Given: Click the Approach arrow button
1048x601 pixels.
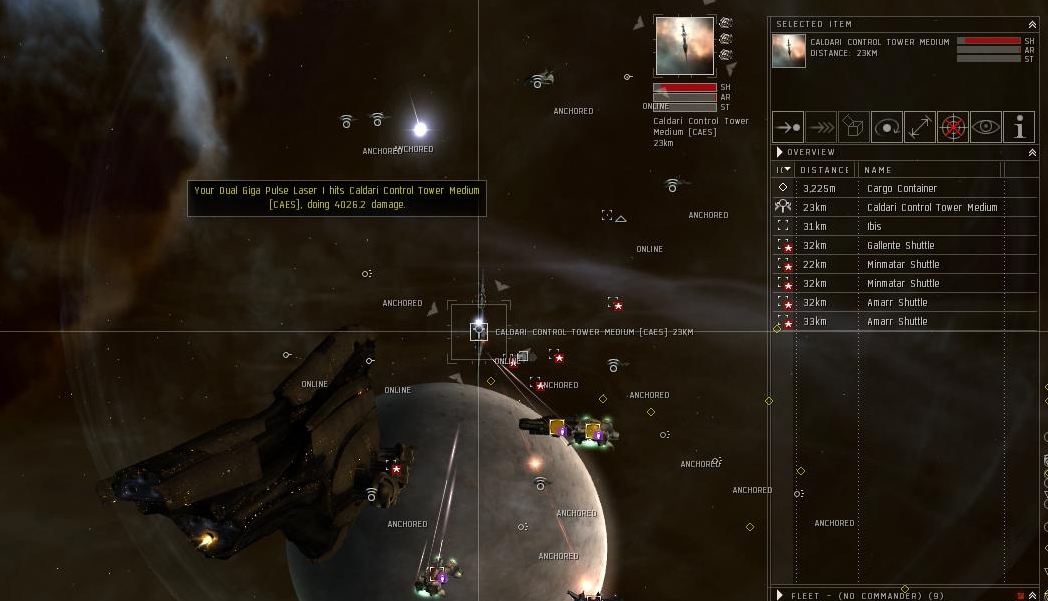Looking at the screenshot, I should [788, 127].
